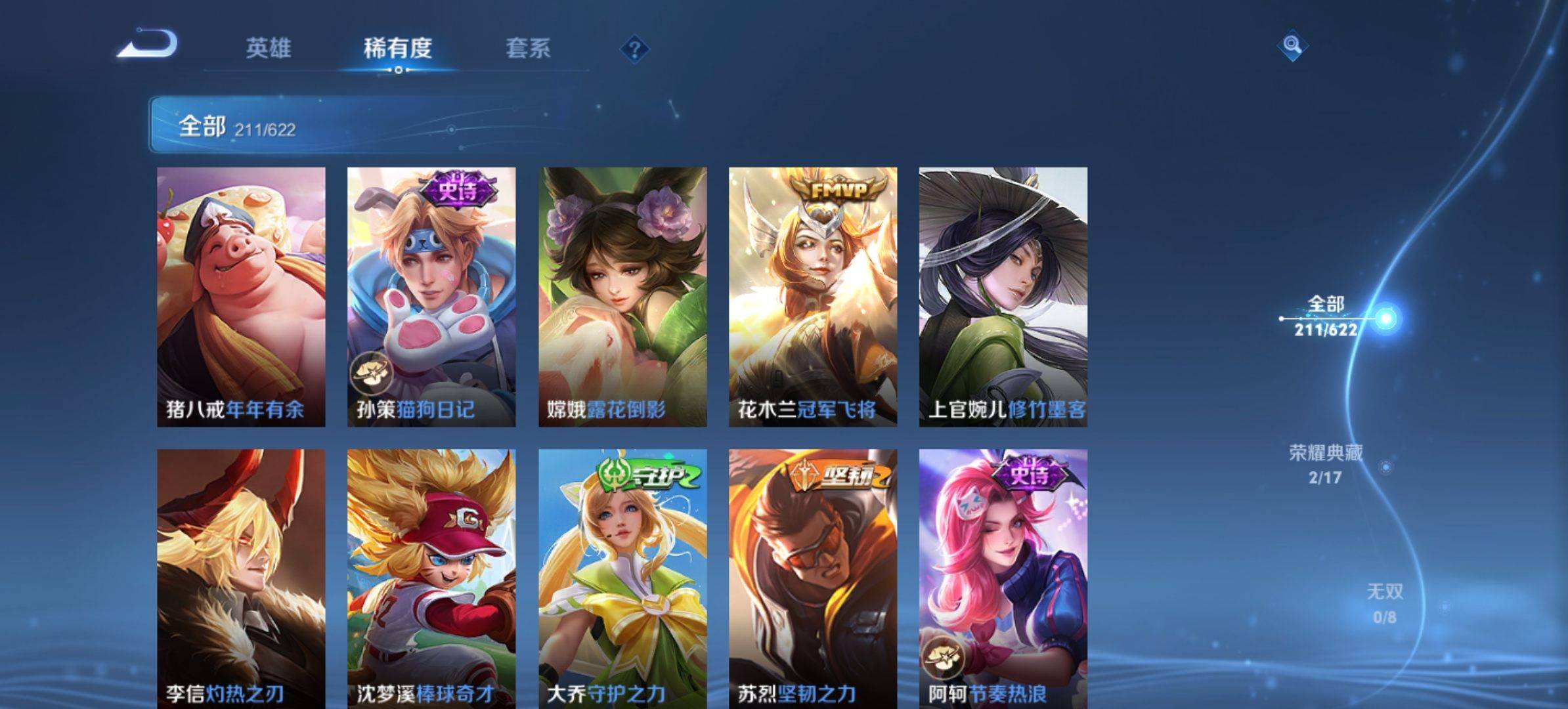Show help via the question mark icon
The height and width of the screenshot is (709, 1568).
[634, 49]
